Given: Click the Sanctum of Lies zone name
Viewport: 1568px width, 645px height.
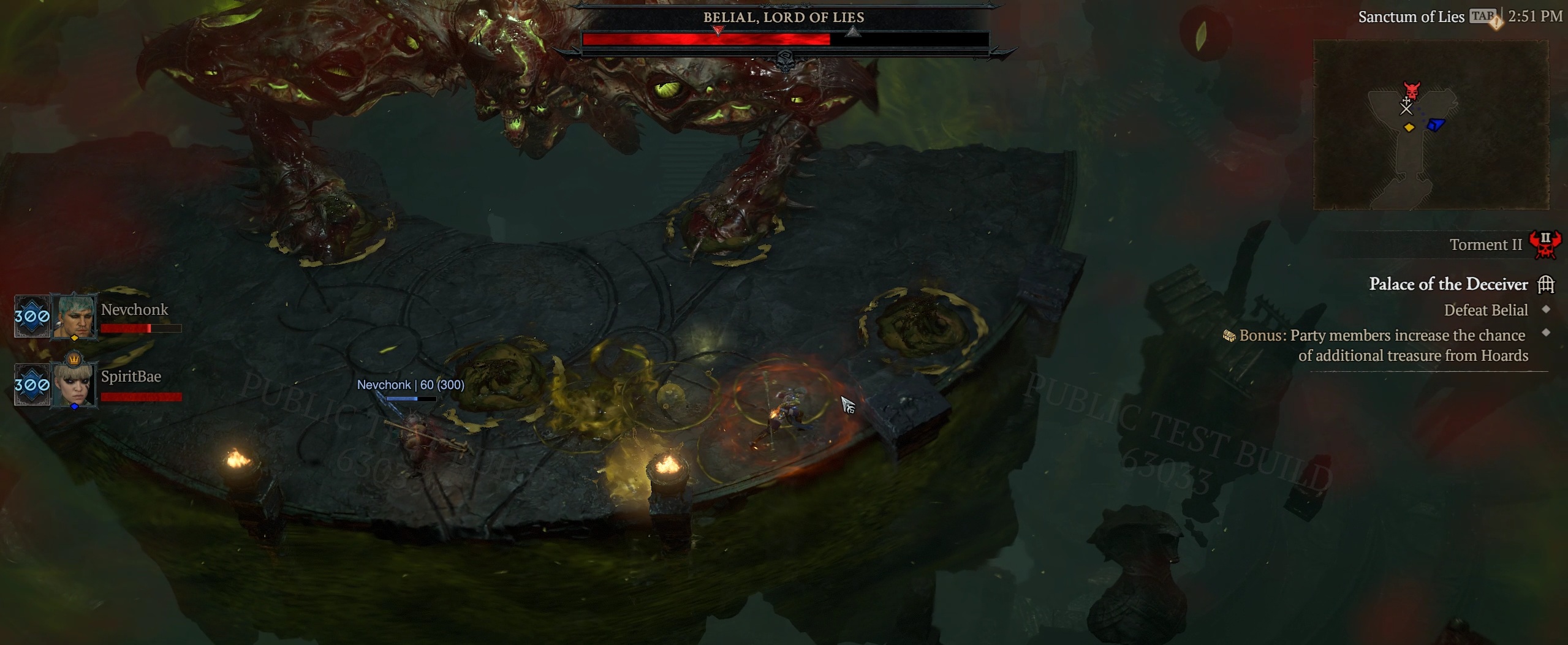Looking at the screenshot, I should pos(1411,17).
